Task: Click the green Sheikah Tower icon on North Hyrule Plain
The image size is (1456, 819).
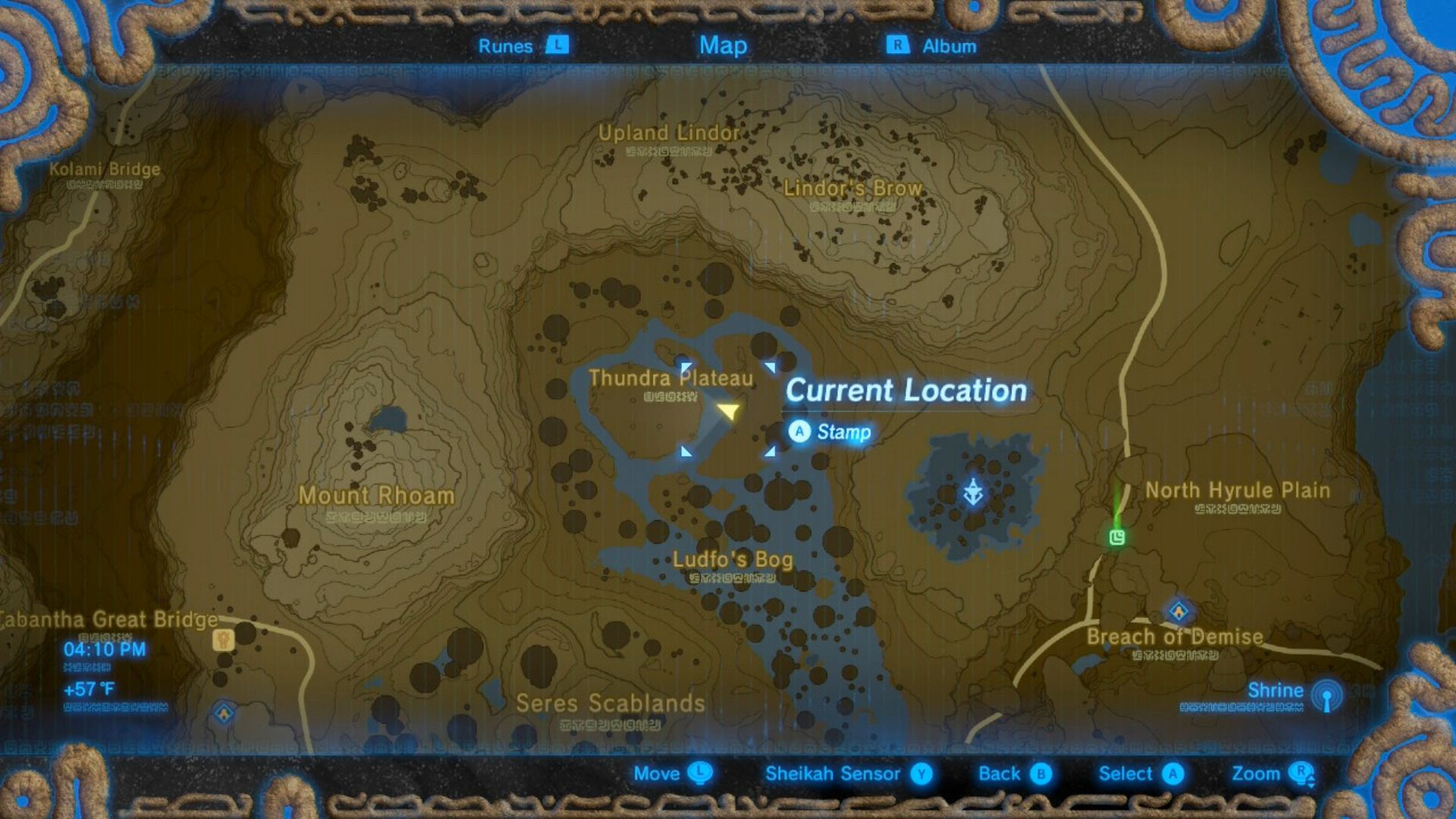Action: (1118, 538)
